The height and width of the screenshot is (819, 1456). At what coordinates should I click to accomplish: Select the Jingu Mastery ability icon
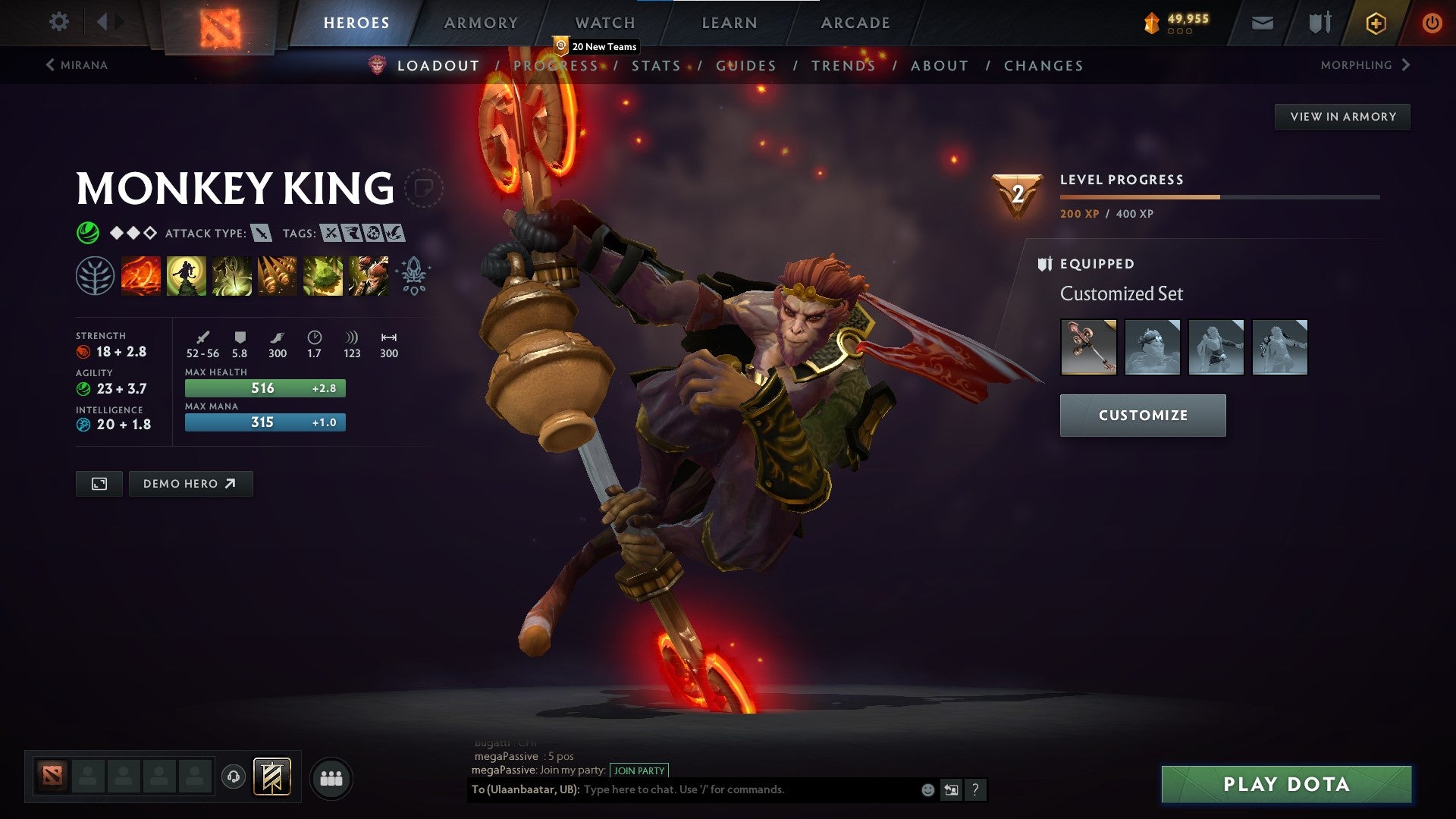(277, 276)
